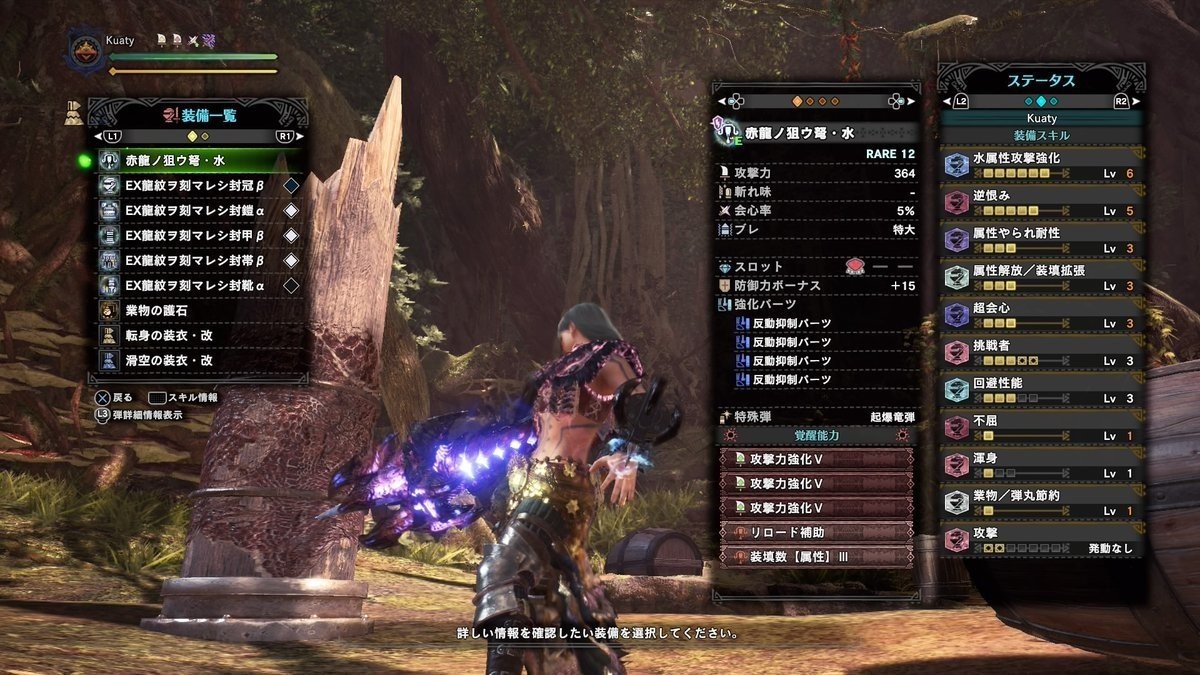Viewport: 1200px width, 675px height.
Task: Select the 業物の護石 charm row
Action: pyautogui.click(x=200, y=311)
